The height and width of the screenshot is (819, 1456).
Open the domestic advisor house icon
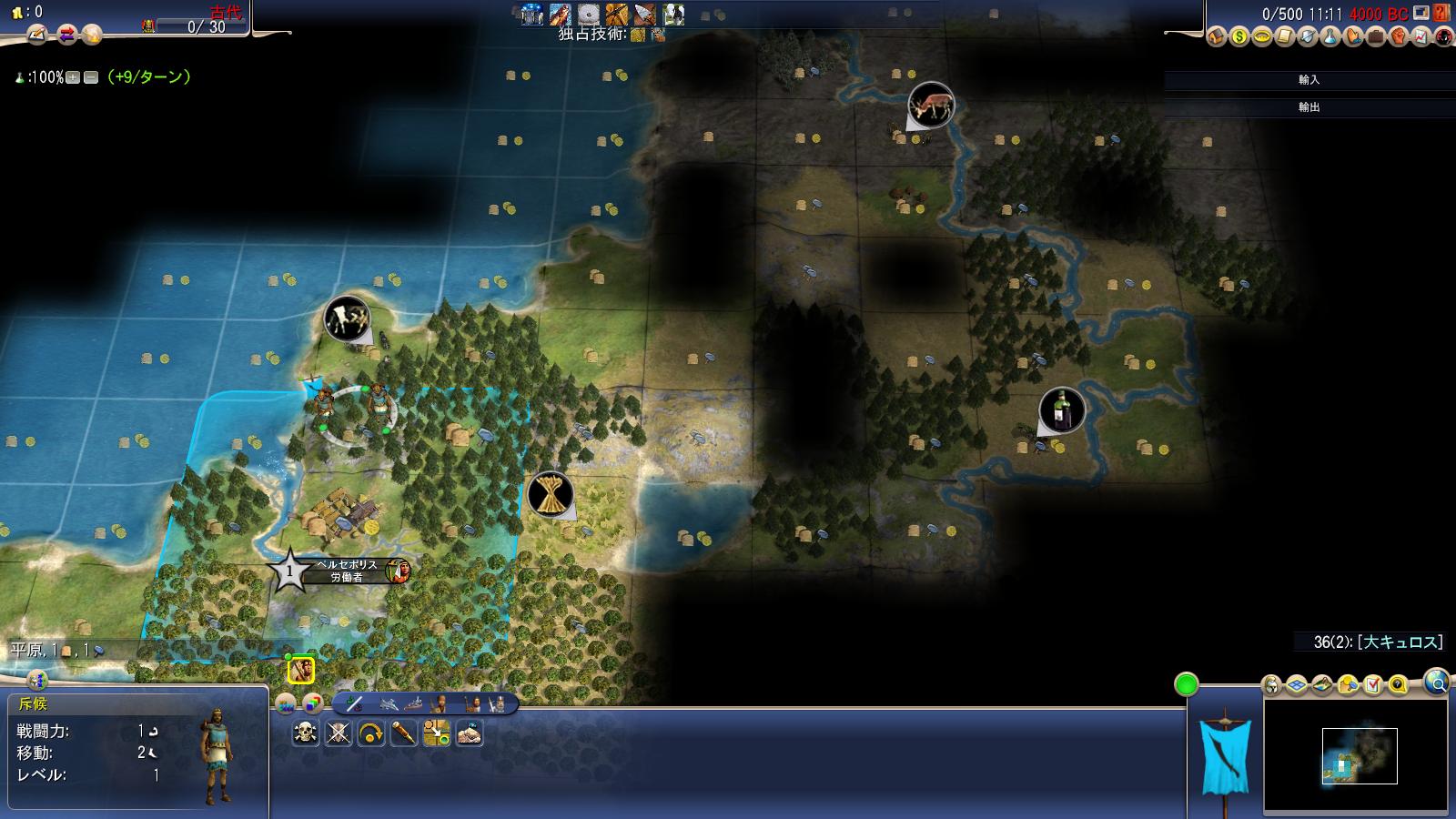1216,37
